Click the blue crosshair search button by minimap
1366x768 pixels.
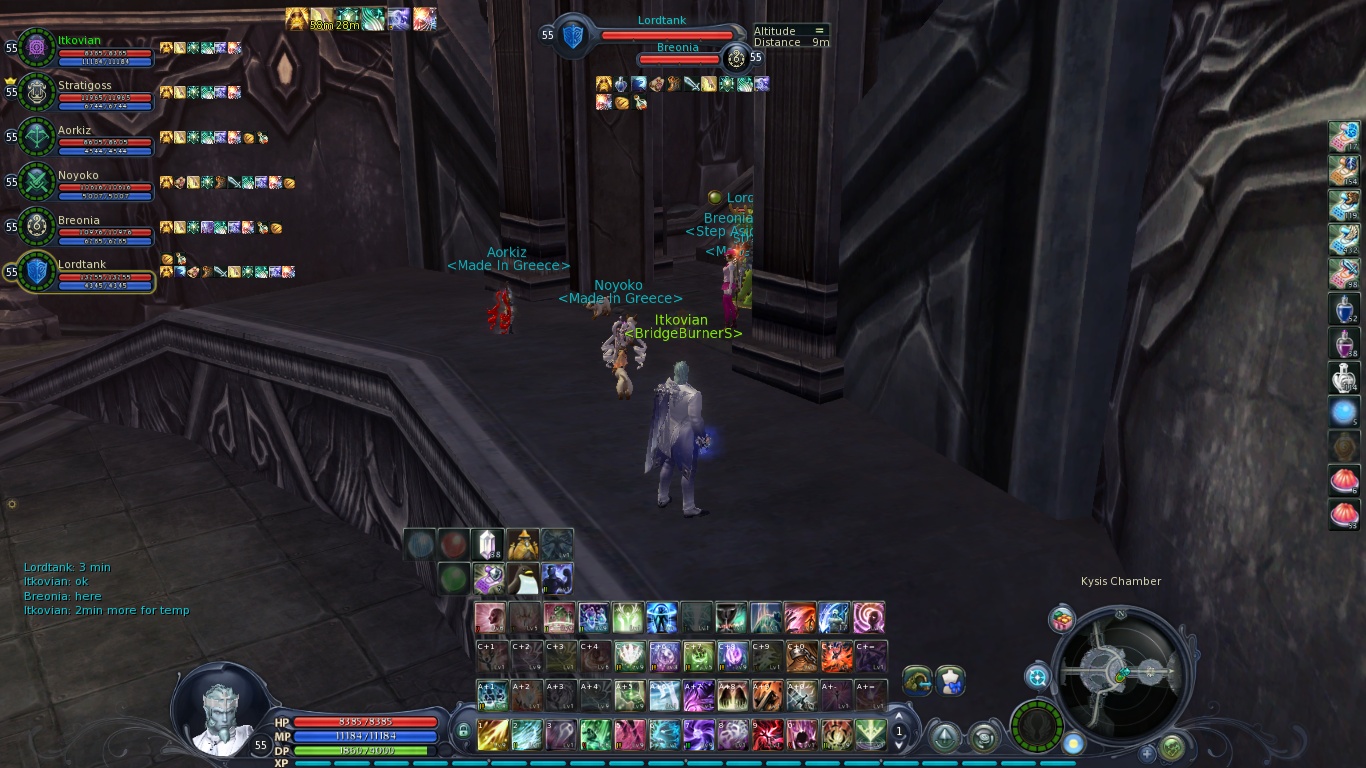point(1037,677)
